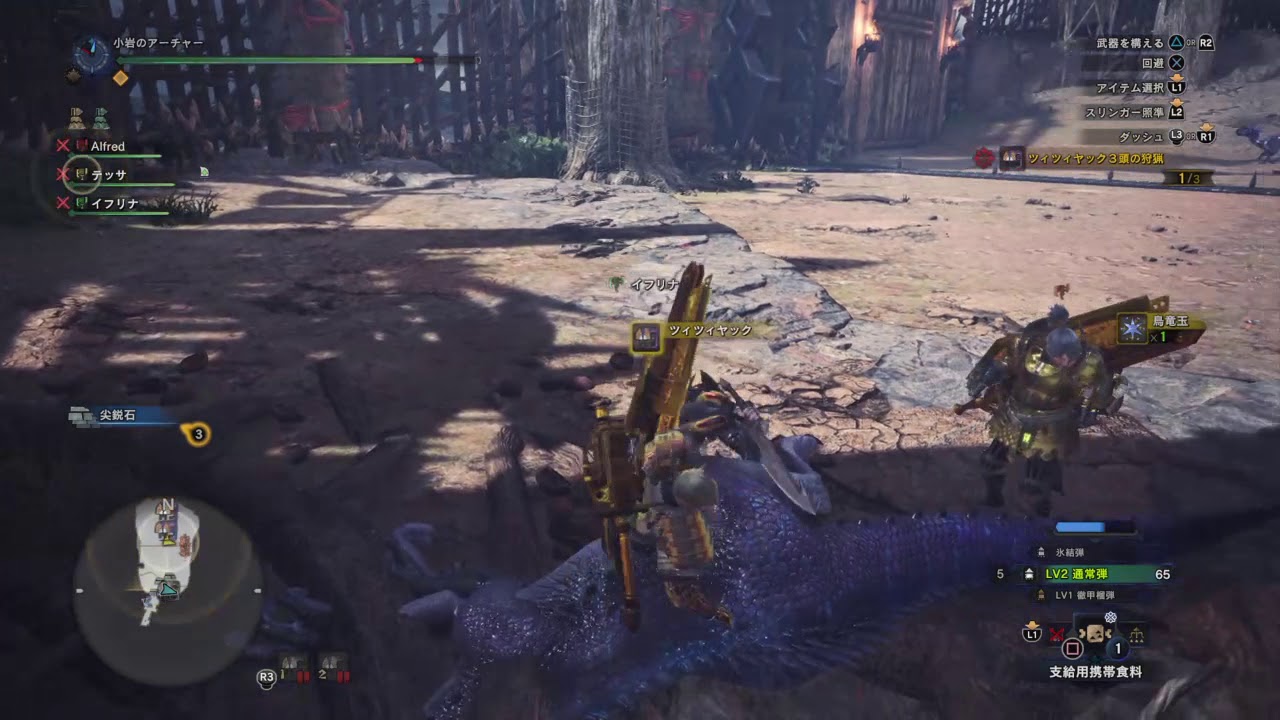Toggle the red X beside テッサ's name
Screen dimensions: 1280x720
click(62, 174)
